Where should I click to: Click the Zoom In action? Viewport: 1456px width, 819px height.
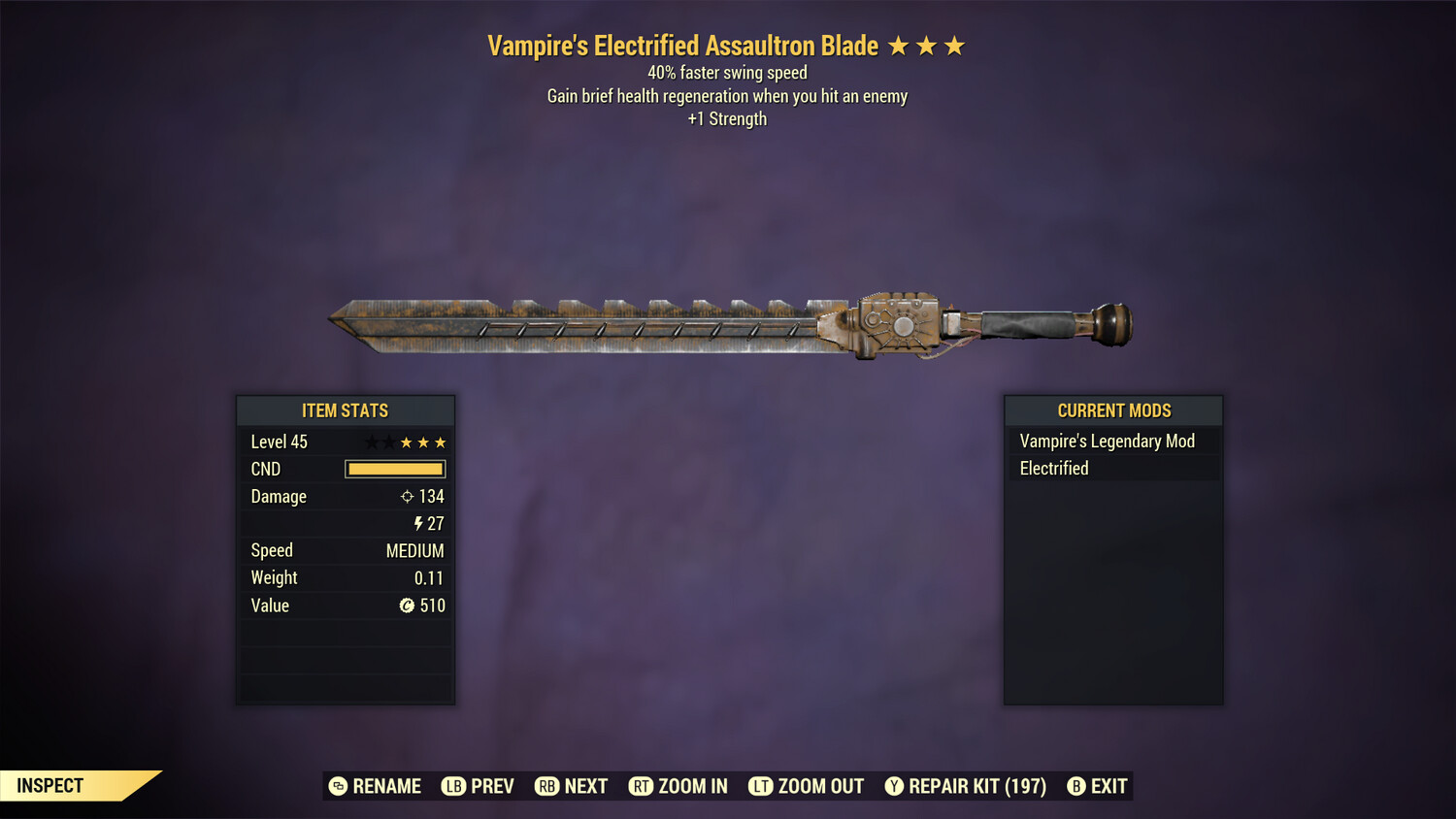(678, 786)
